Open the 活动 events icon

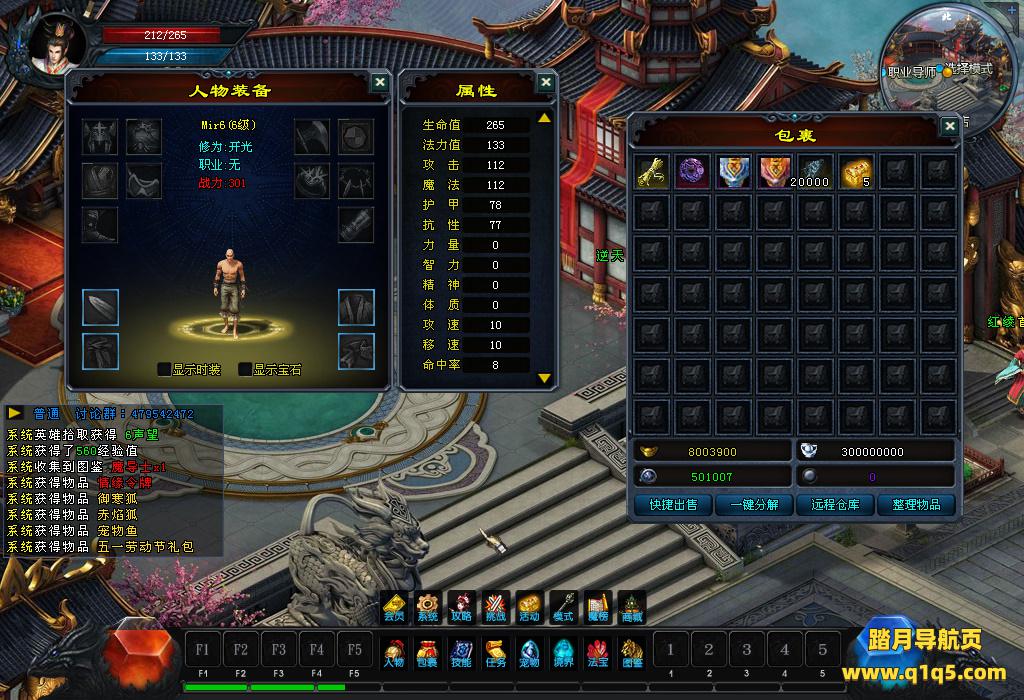pyautogui.click(x=529, y=607)
